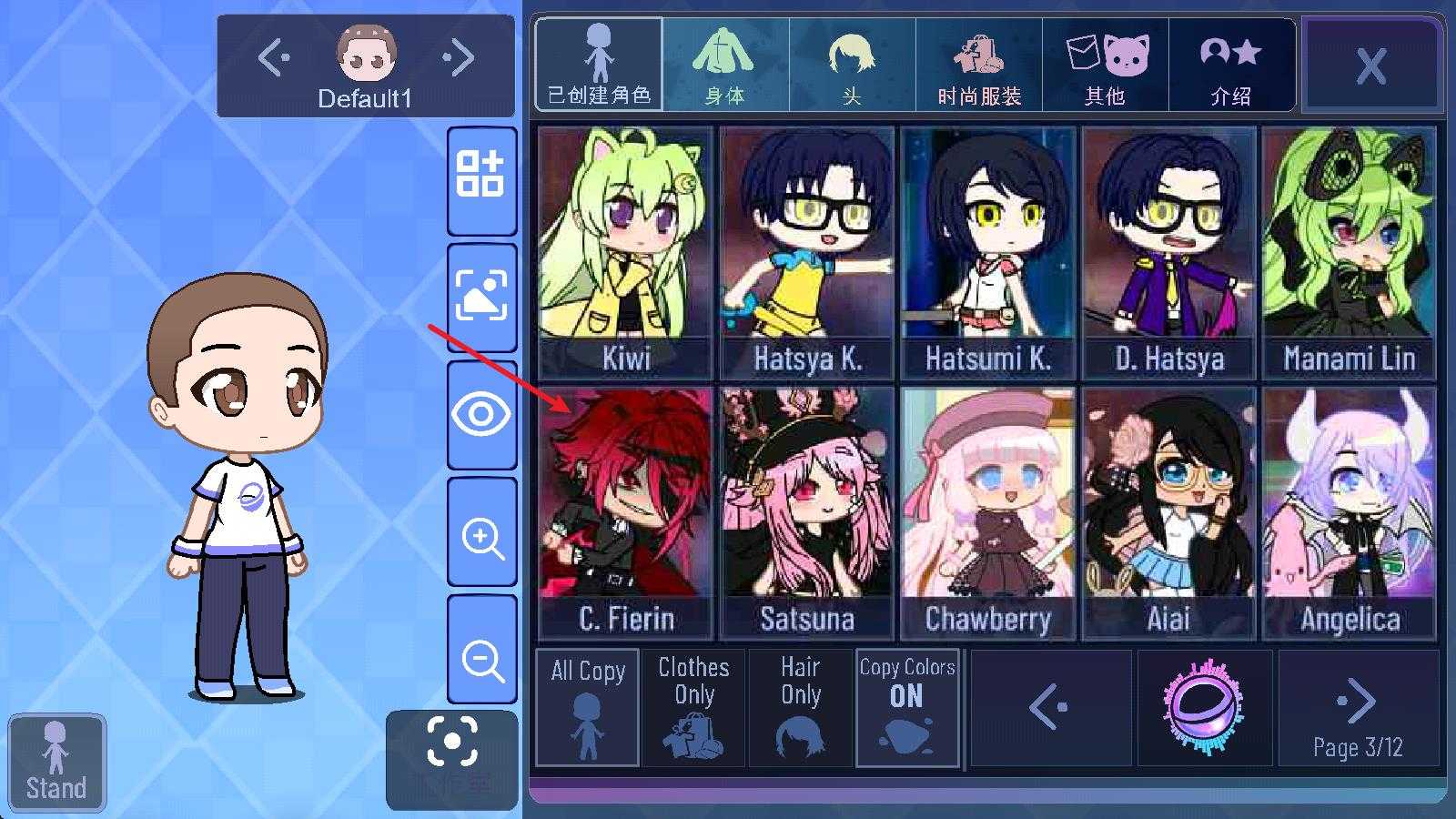
Task: Choose the C. Fierin preset
Action: tap(625, 512)
